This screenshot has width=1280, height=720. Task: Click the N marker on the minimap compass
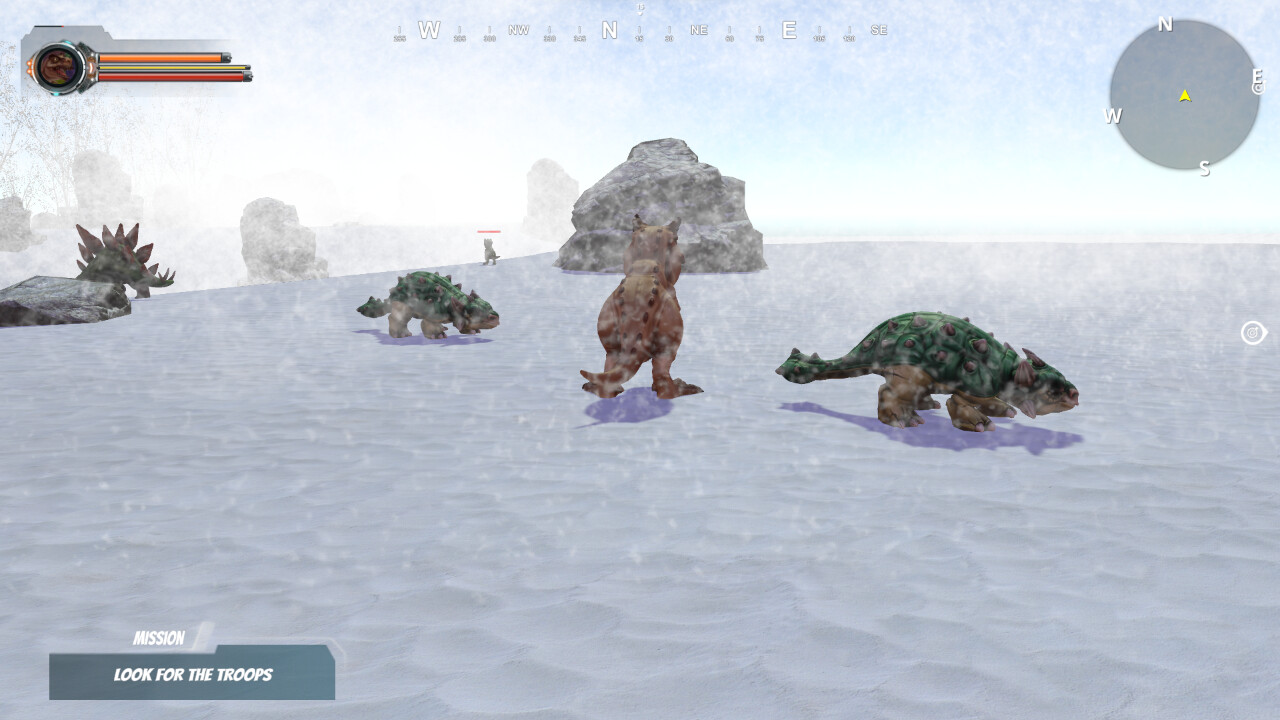pos(1164,23)
